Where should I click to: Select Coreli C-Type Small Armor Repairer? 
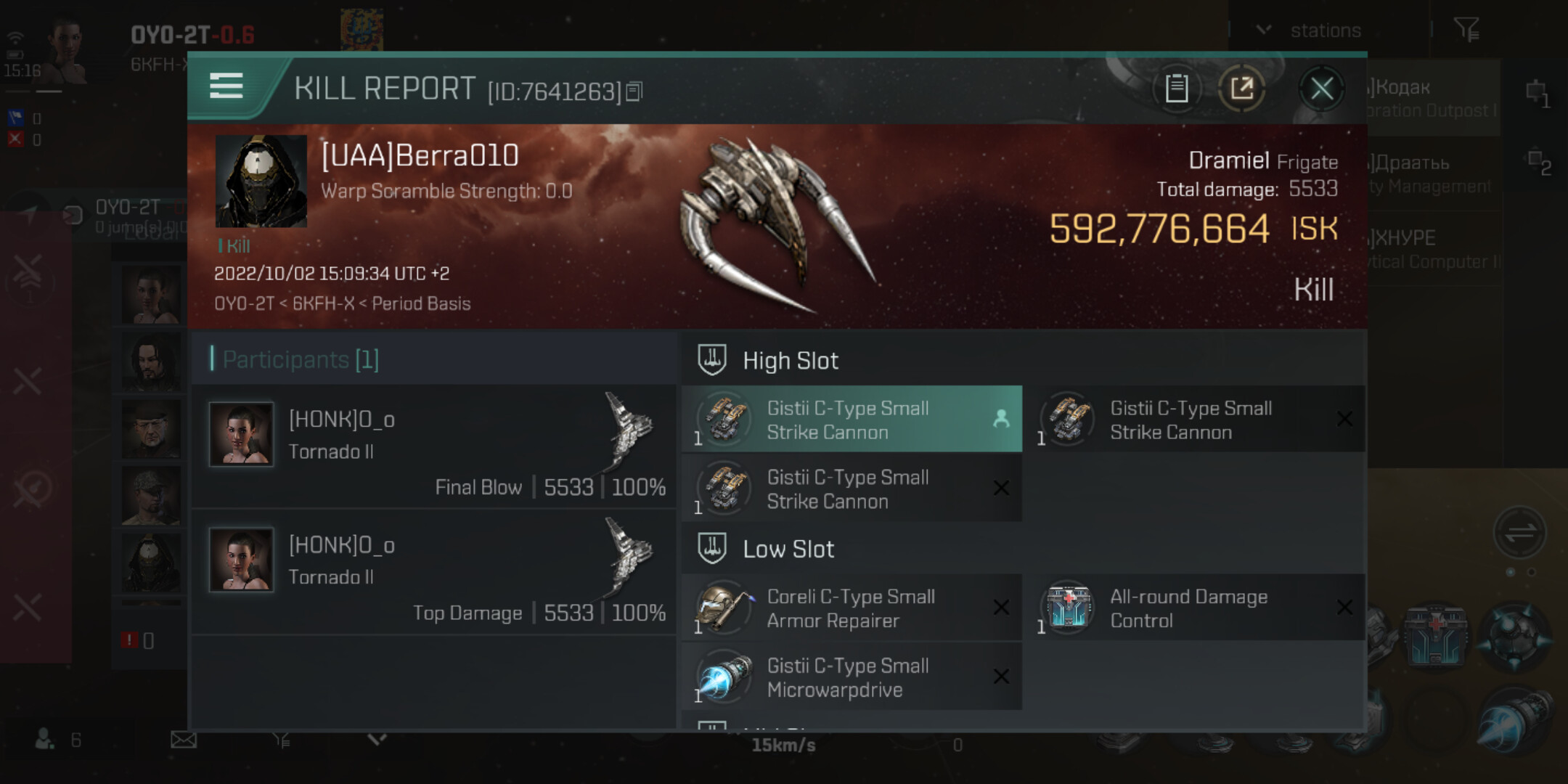(x=852, y=608)
